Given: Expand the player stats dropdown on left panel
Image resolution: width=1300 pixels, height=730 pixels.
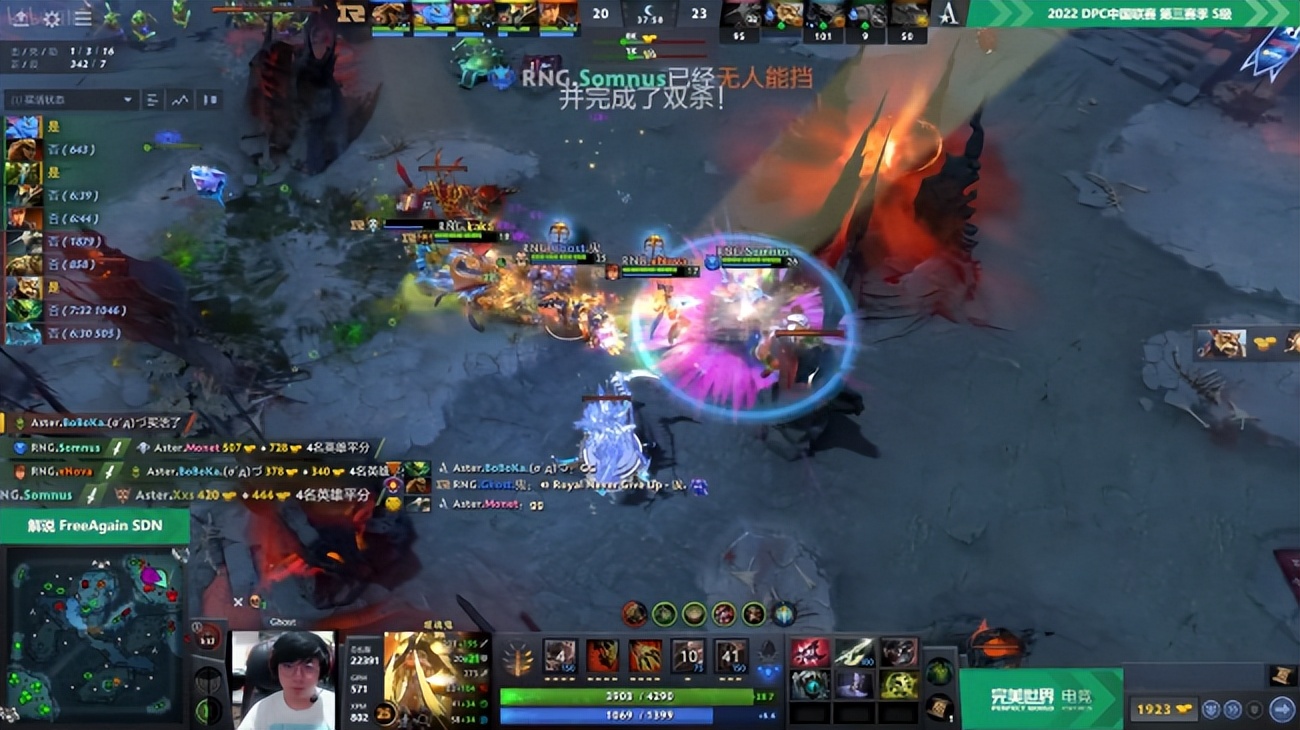Looking at the screenshot, I should click(70, 100).
